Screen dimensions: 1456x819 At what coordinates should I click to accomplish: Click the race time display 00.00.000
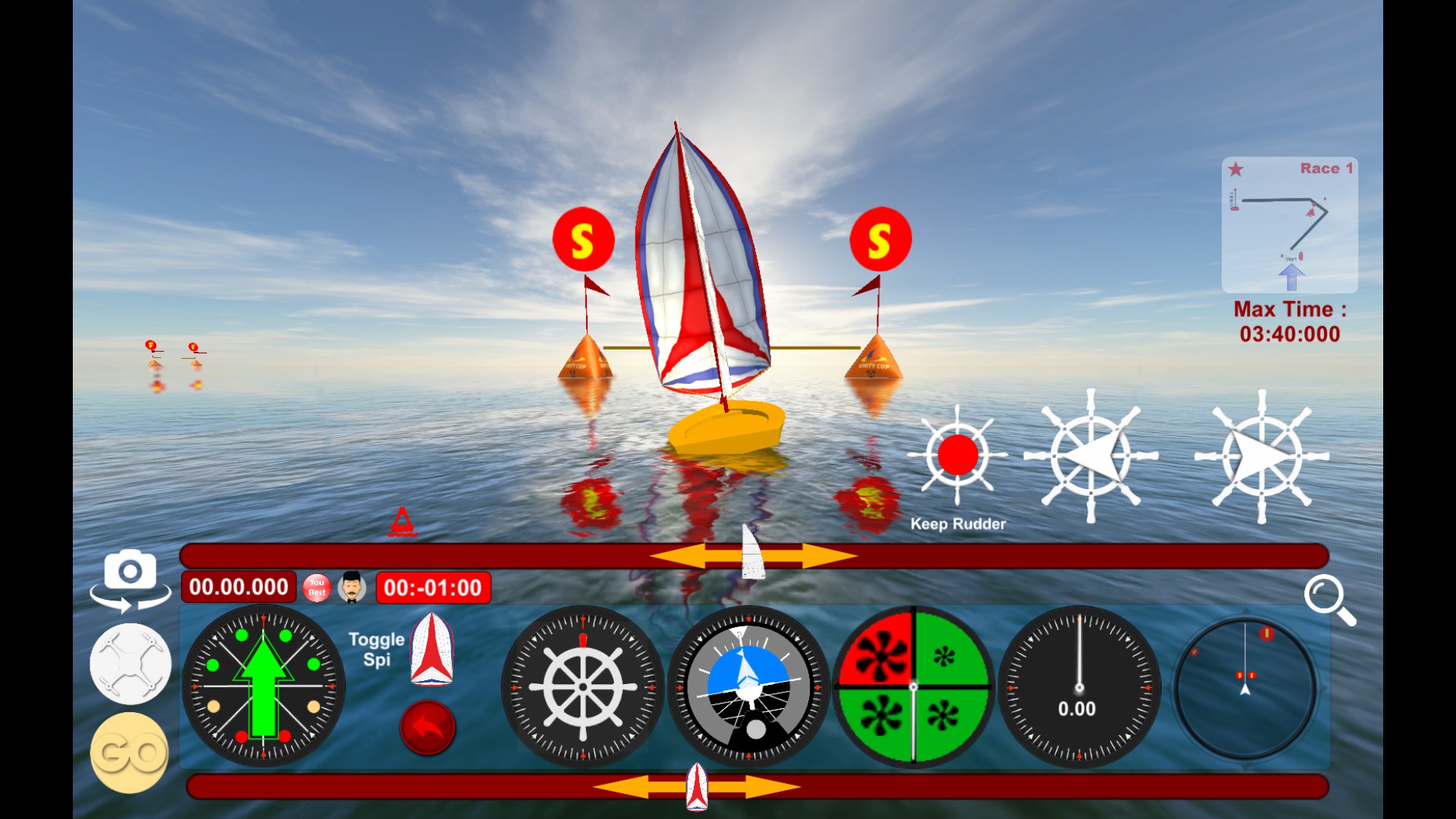click(238, 586)
